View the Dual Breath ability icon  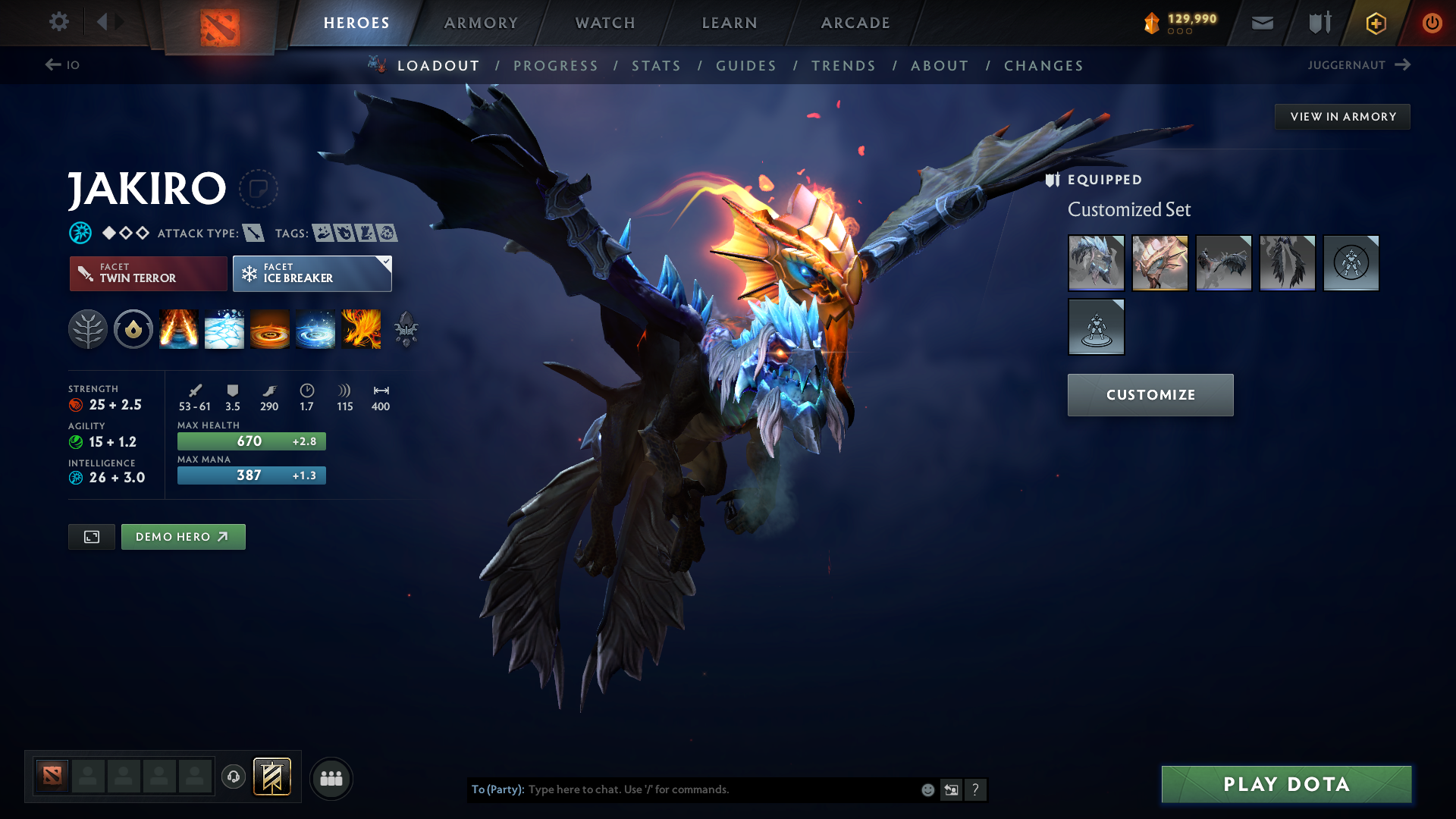pyautogui.click(x=179, y=329)
